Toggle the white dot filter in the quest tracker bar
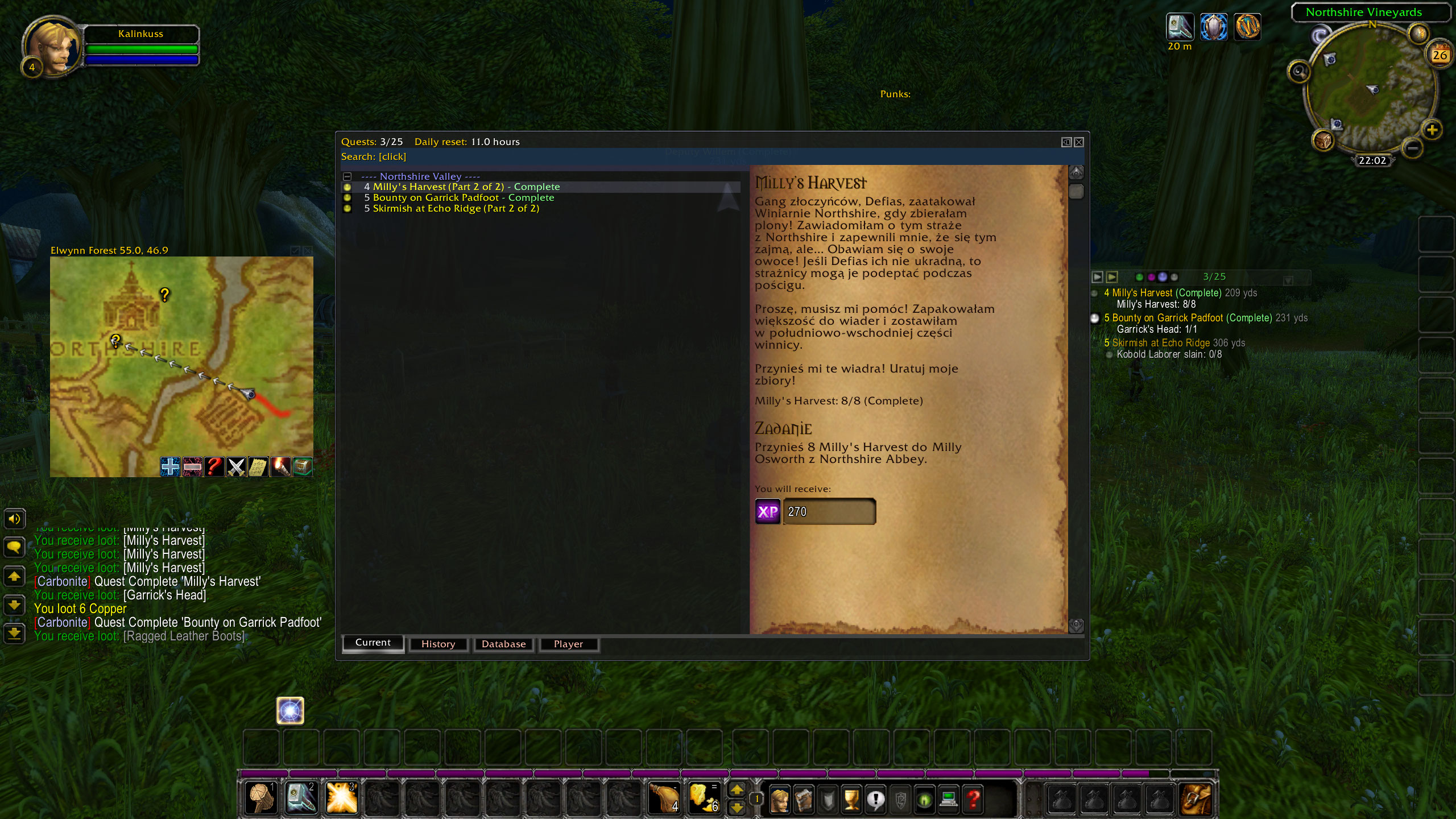1456x819 pixels. (1173, 277)
